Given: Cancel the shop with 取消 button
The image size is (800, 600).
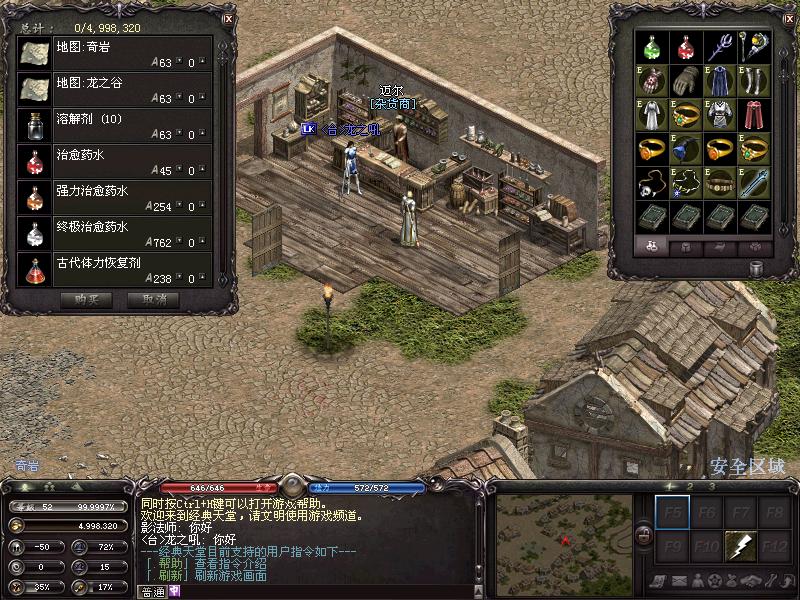Looking at the screenshot, I should tap(154, 299).
